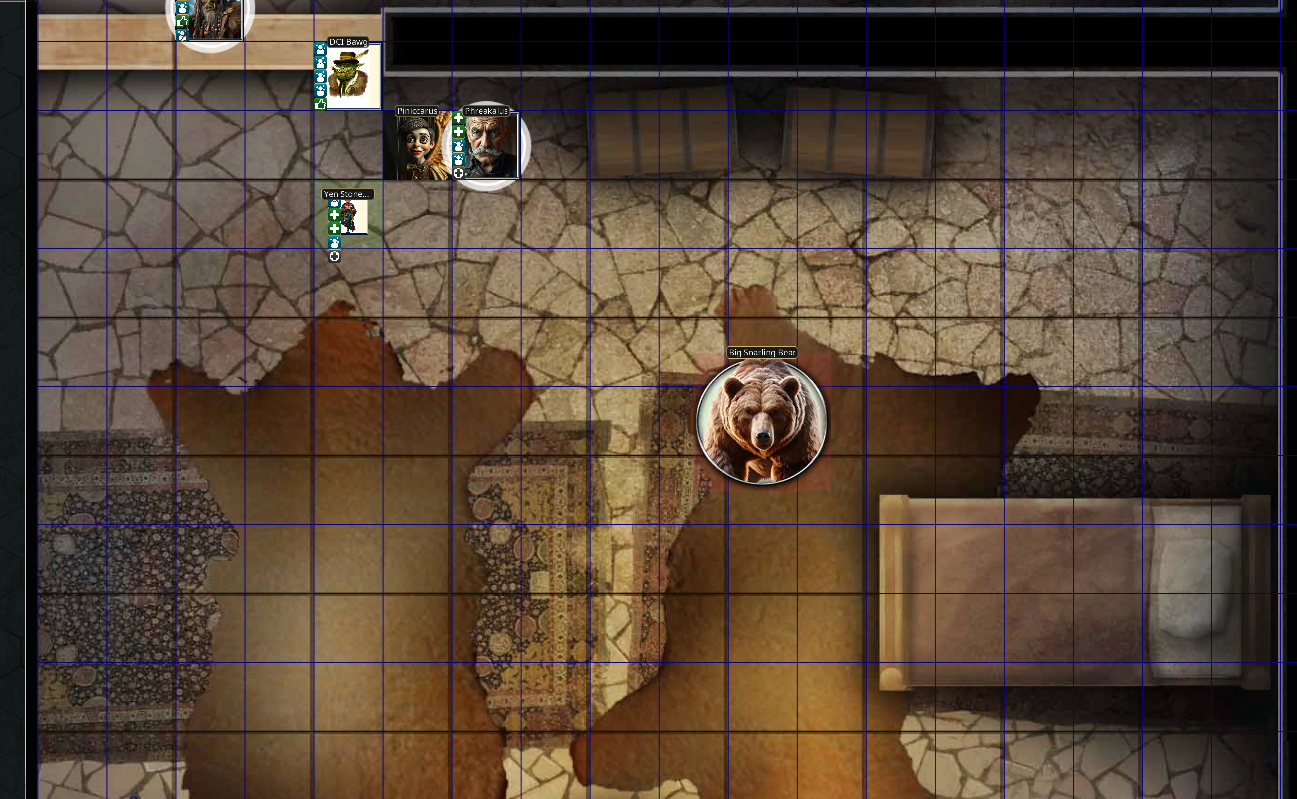This screenshot has width=1297, height=799.
Task: Click the green thumbs-up status marker on DCI Bawg
Action: (x=319, y=102)
